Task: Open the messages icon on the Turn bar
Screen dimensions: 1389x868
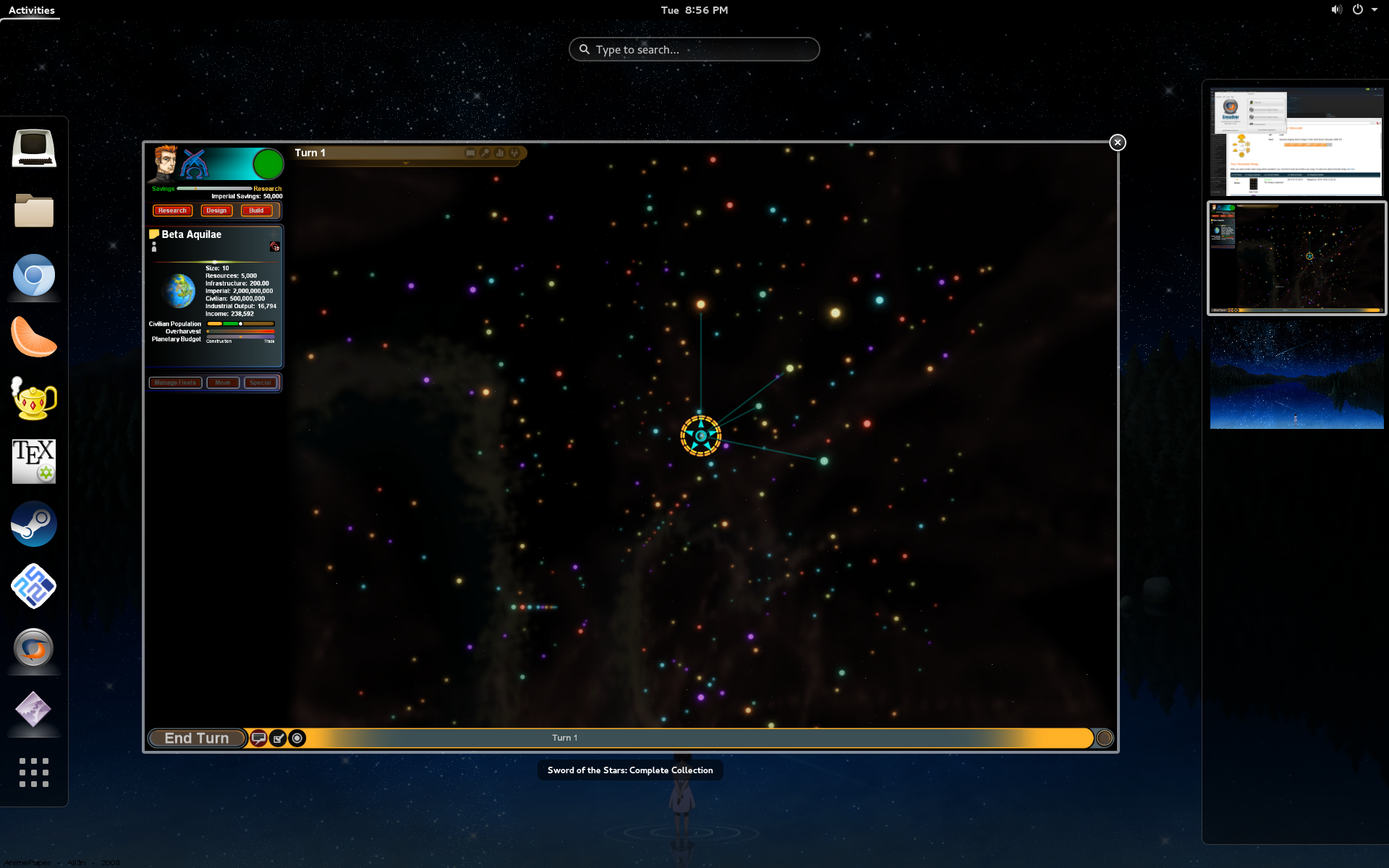Action: 470,153
